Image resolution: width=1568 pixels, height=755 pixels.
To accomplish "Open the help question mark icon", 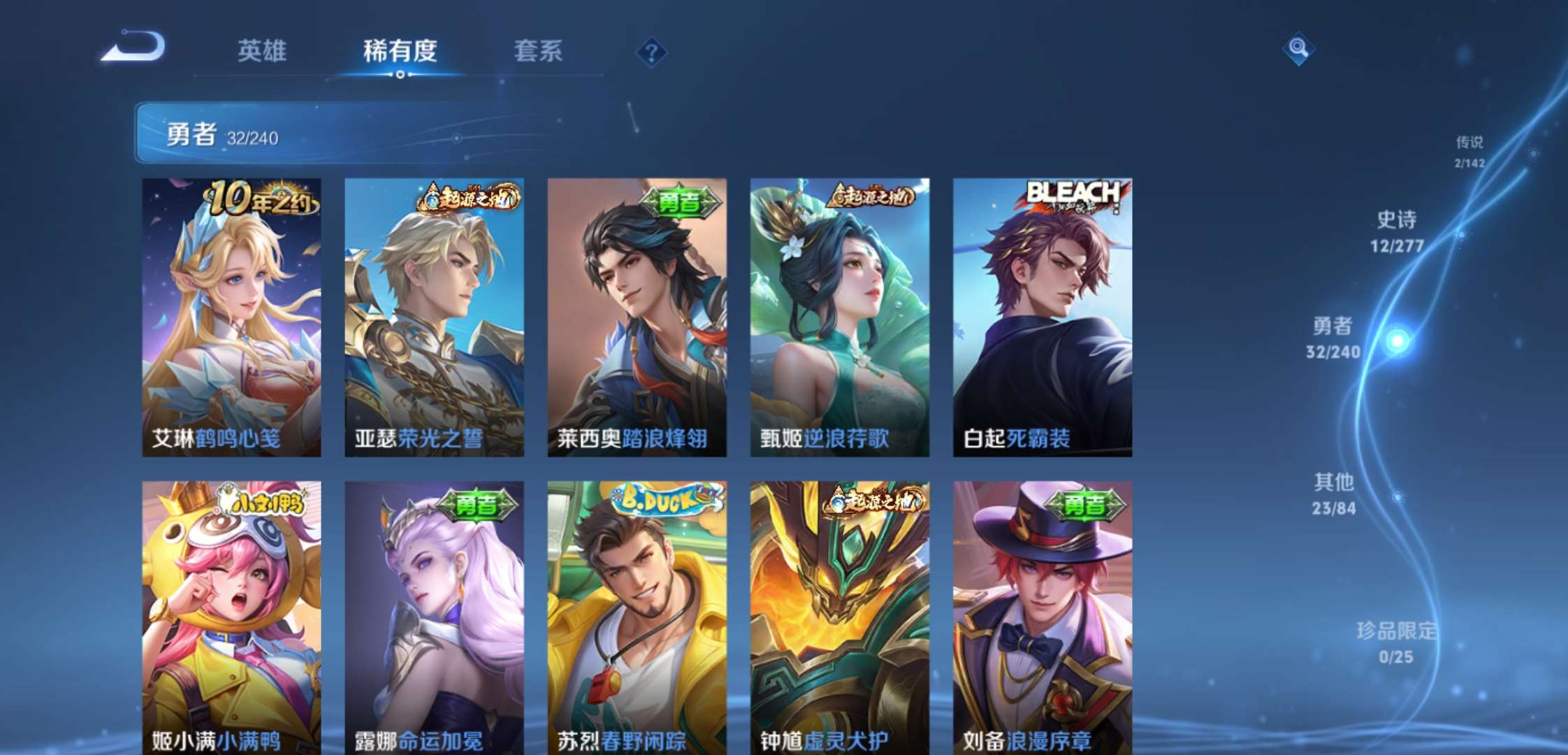I will point(651,52).
